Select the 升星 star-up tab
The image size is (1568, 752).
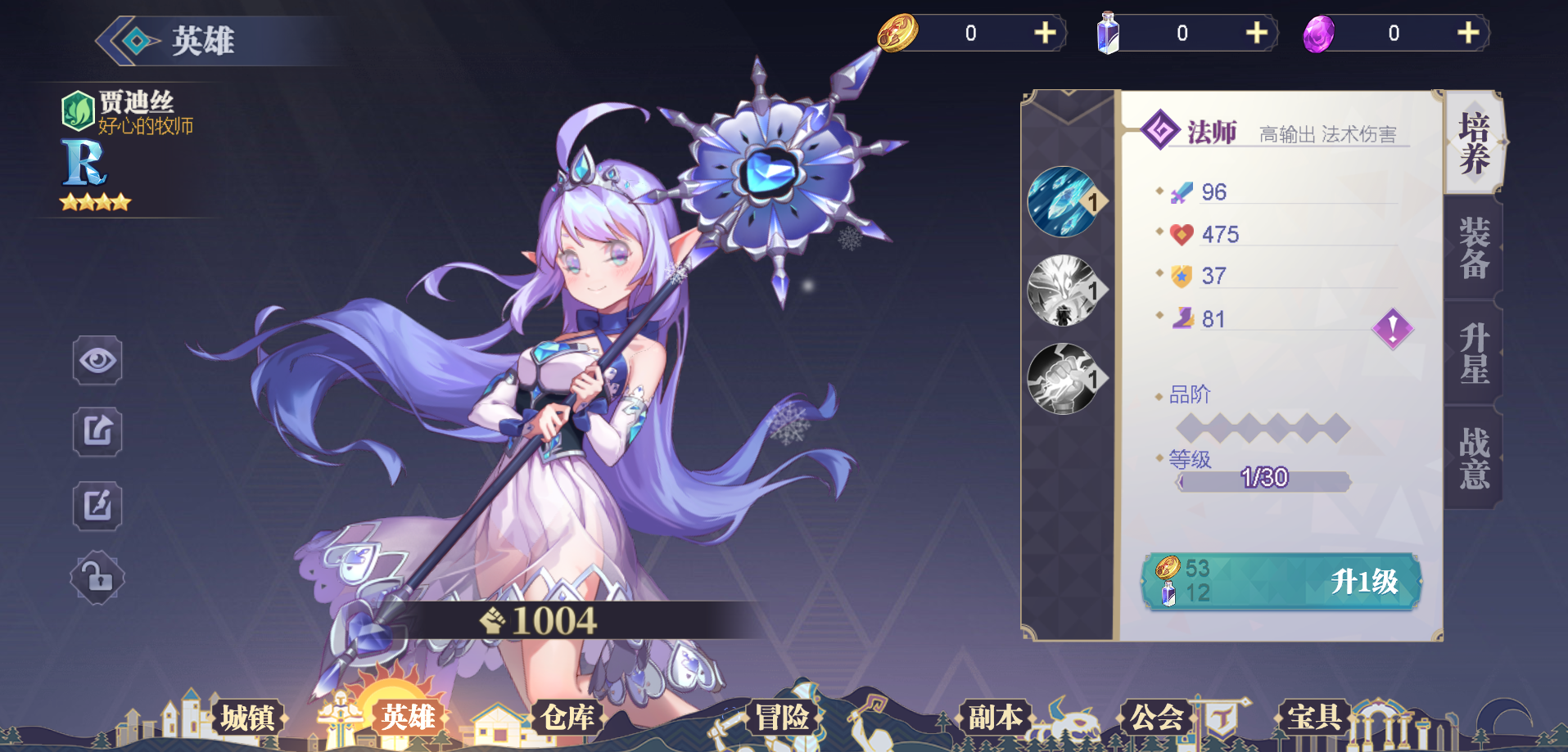tap(1474, 353)
